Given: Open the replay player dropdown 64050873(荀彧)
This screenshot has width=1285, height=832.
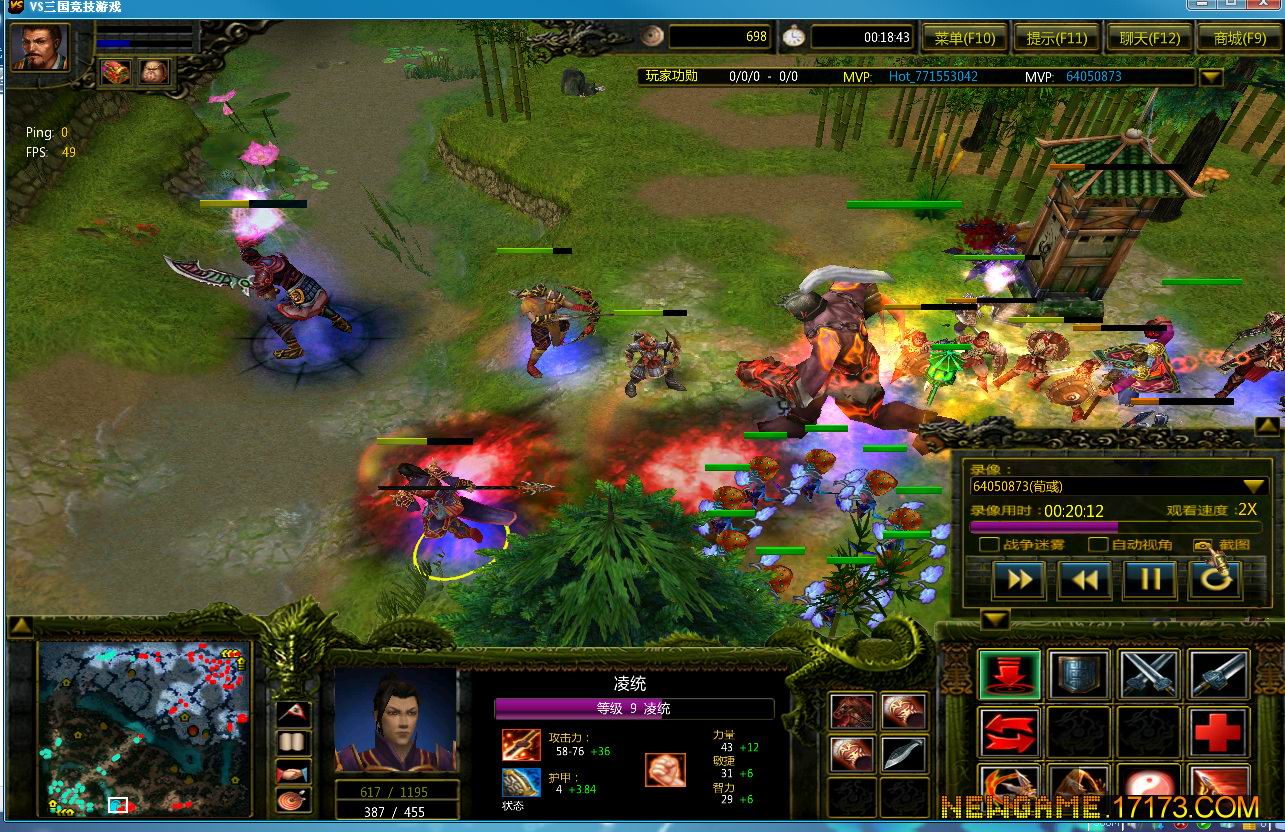Looking at the screenshot, I should point(1253,486).
